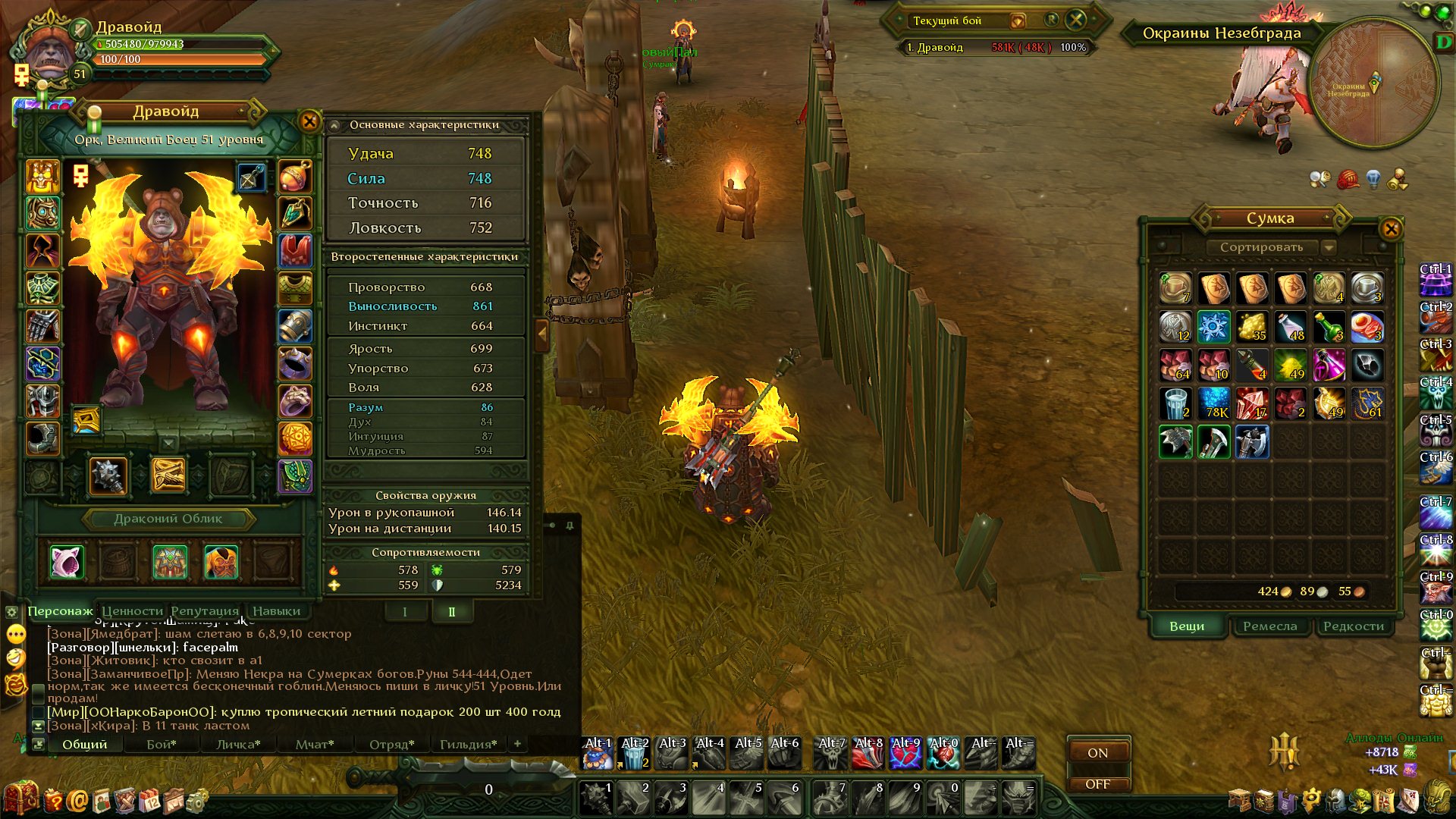Viewport: 1456px width, 819px height.
Task: Select the green potion bottle in bag
Action: pyautogui.click(x=1329, y=327)
